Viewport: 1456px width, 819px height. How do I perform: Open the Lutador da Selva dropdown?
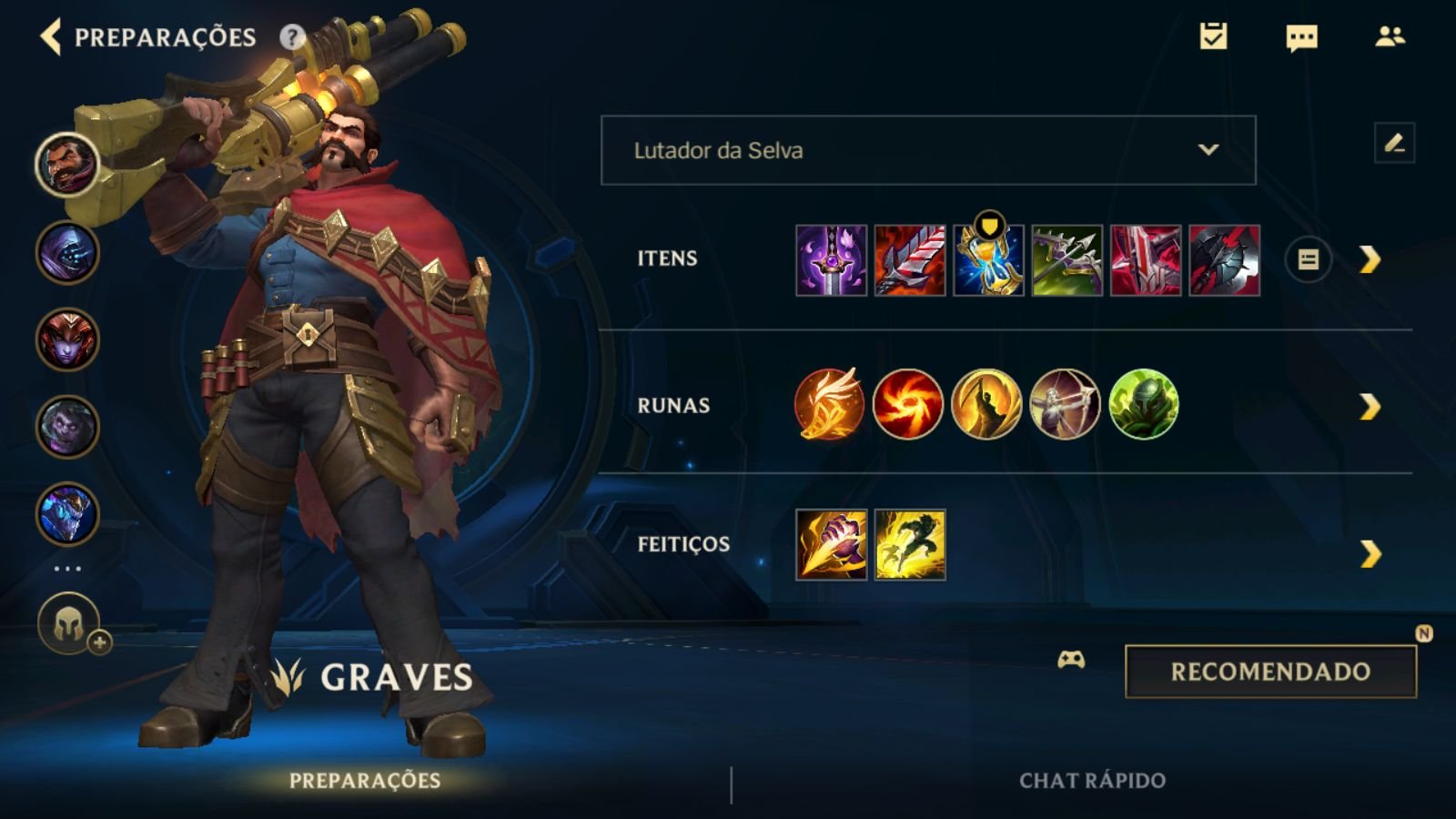click(x=928, y=151)
